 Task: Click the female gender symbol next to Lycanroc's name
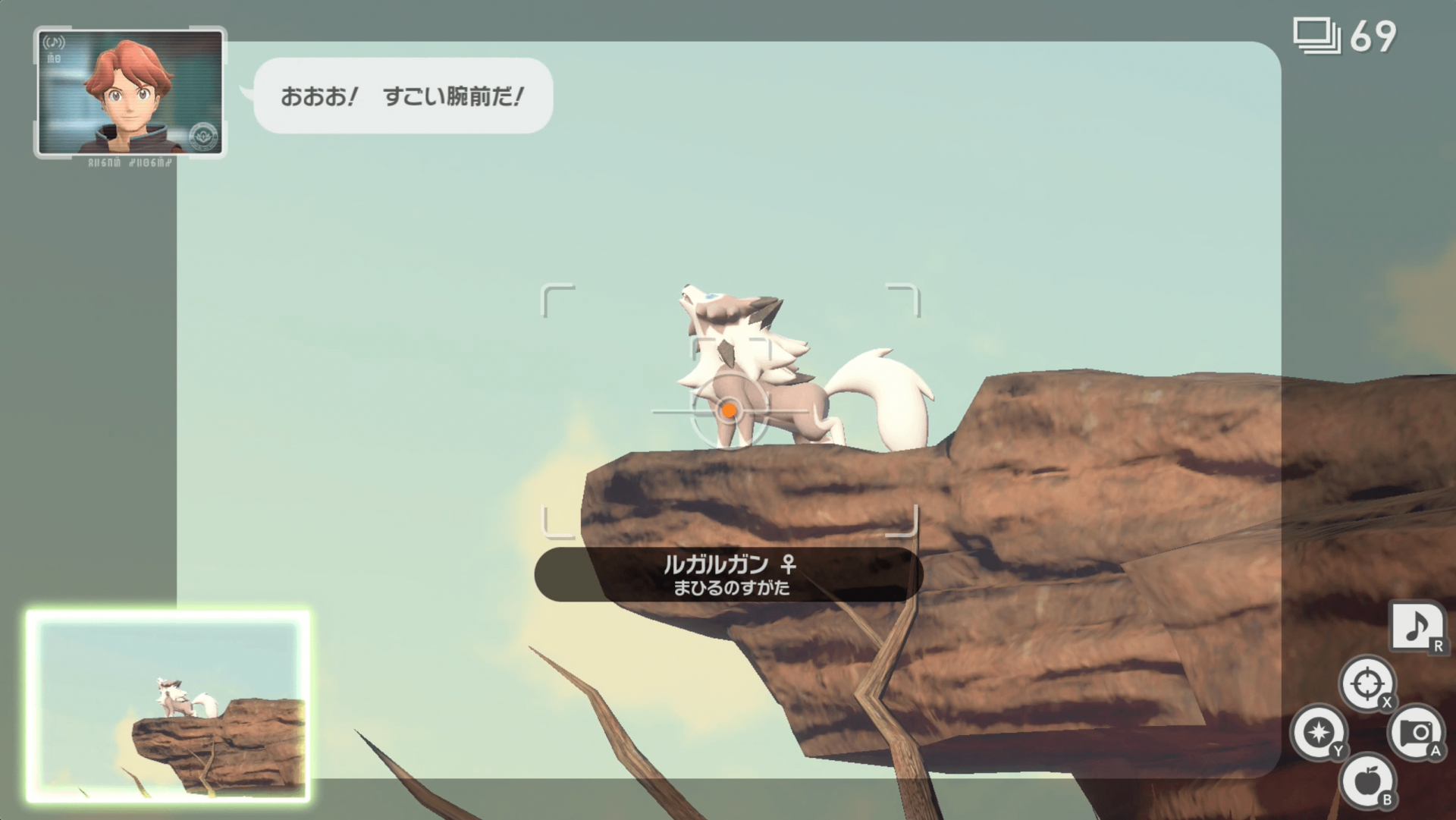pos(789,564)
